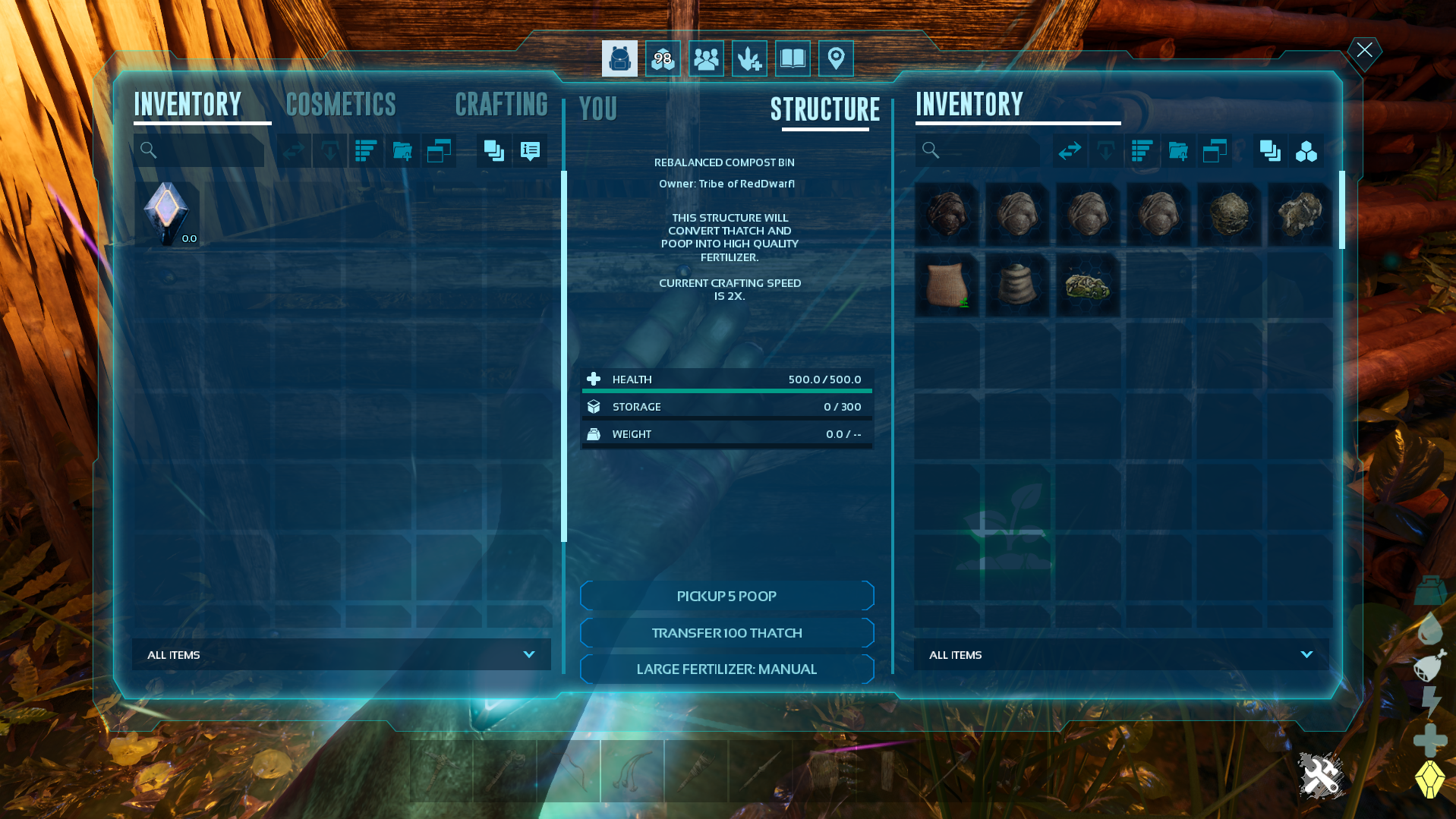Viewport: 1456px width, 819px height.
Task: Select the fertilizer bag with green sprout
Action: coord(947,285)
